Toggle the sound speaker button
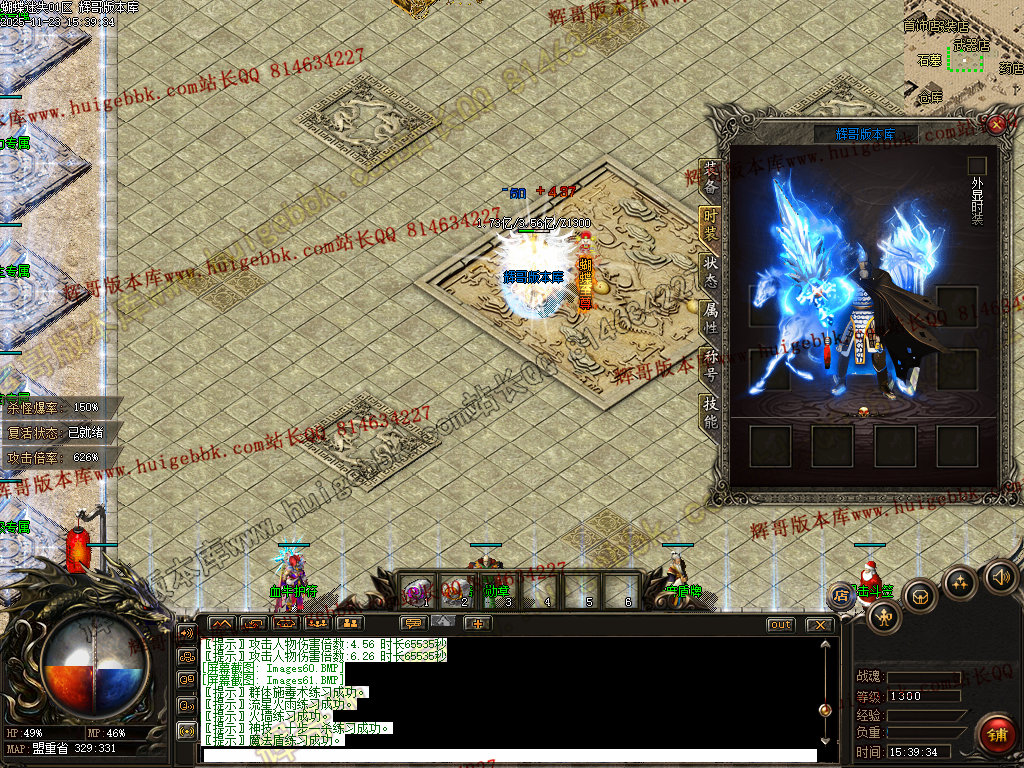Image resolution: width=1024 pixels, height=768 pixels. click(1000, 576)
